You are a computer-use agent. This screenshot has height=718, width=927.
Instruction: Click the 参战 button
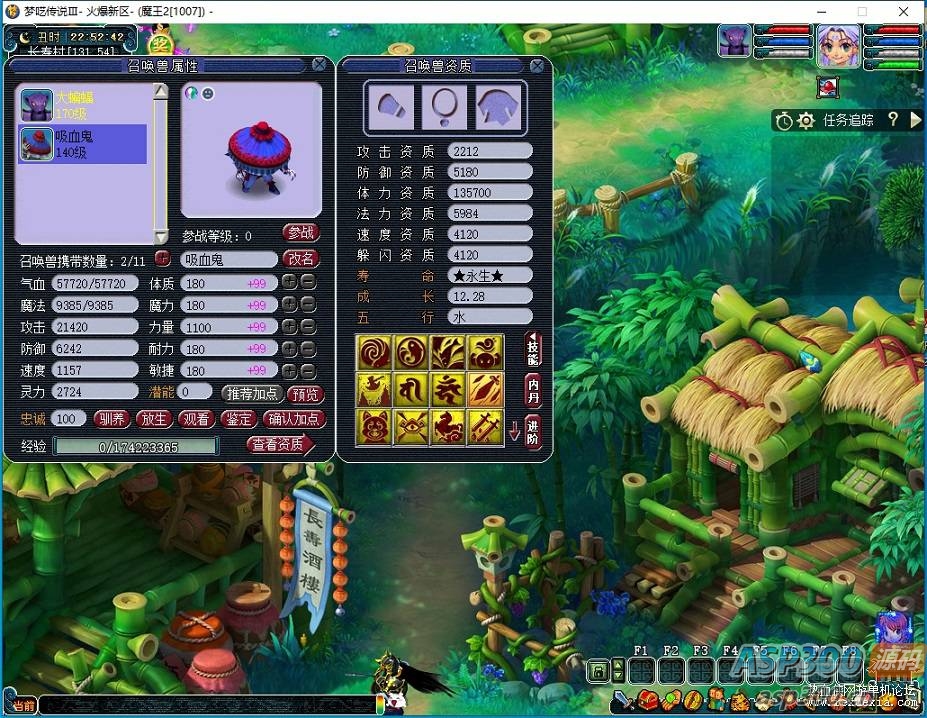pyautogui.click(x=301, y=233)
